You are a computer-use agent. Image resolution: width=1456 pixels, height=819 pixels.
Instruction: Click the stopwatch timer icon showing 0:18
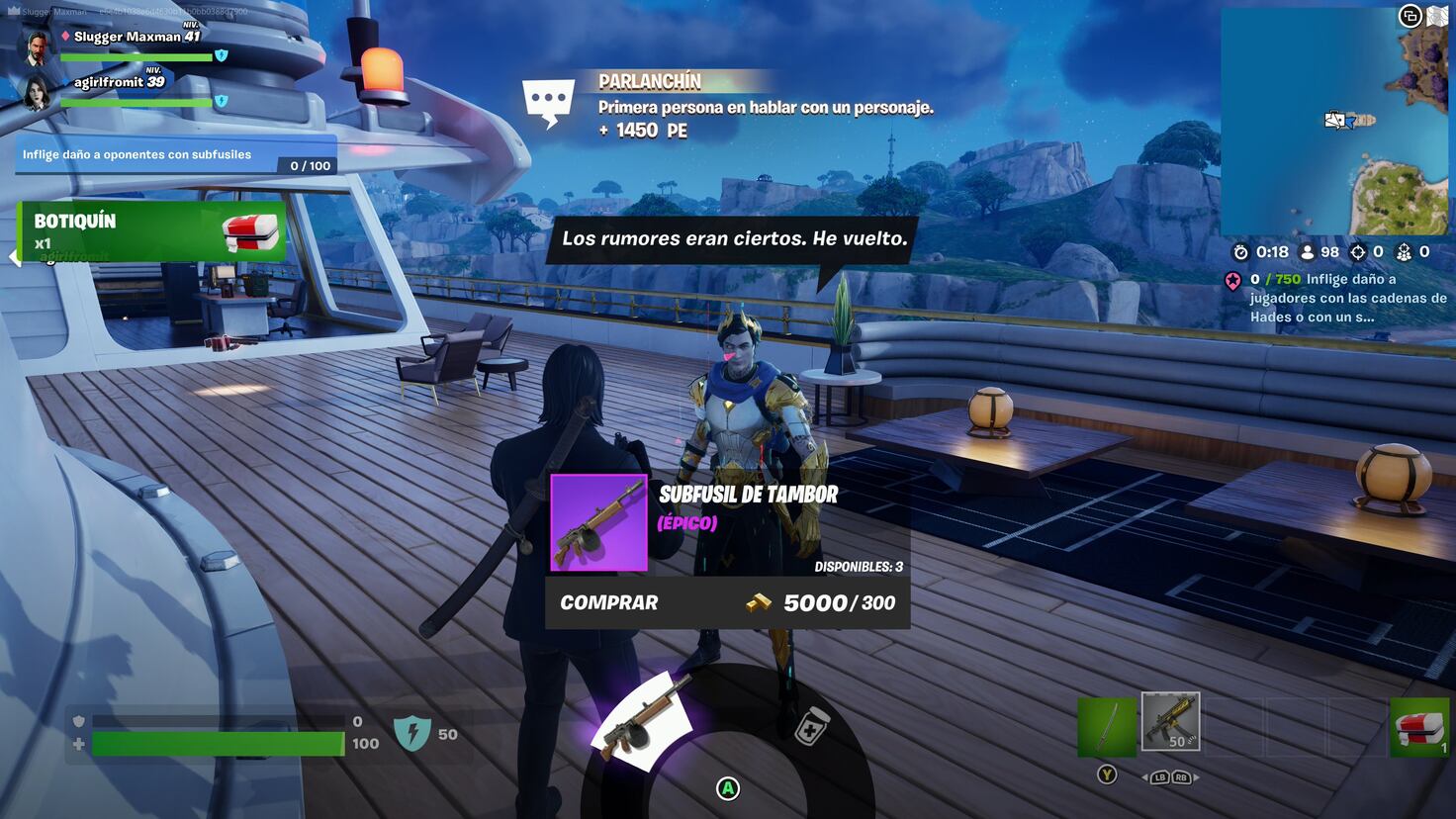1241,252
